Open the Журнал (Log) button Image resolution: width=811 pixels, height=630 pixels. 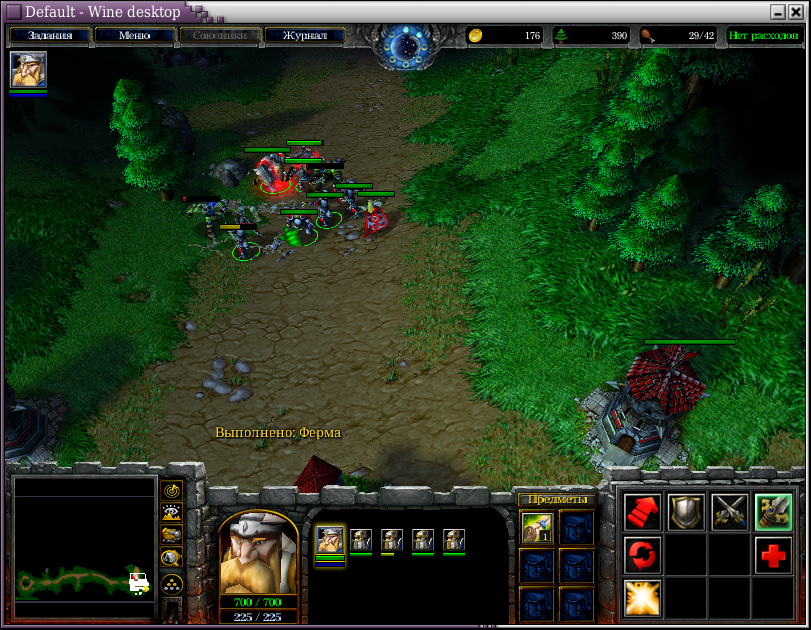(304, 36)
